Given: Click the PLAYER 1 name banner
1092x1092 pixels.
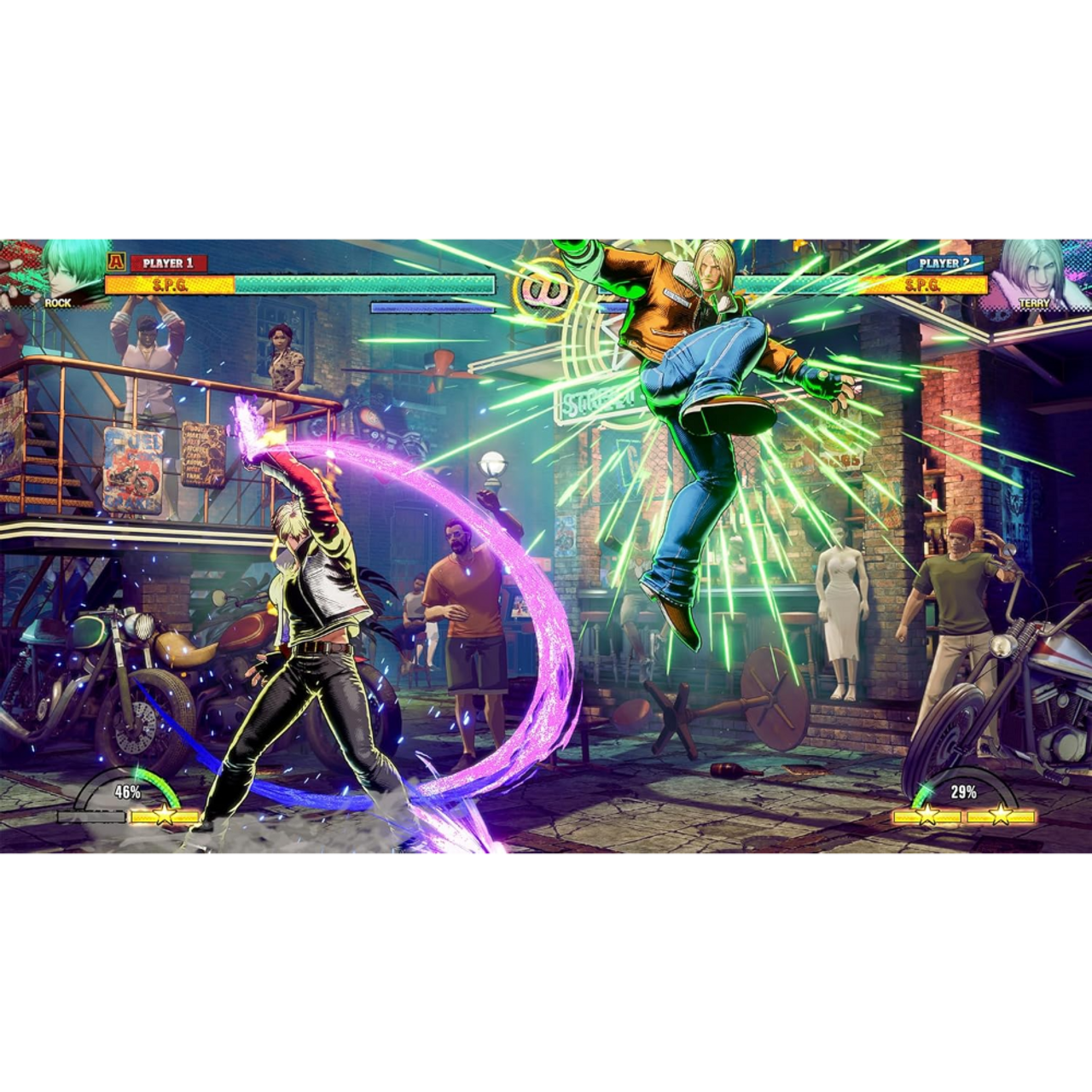Looking at the screenshot, I should click(x=168, y=261).
